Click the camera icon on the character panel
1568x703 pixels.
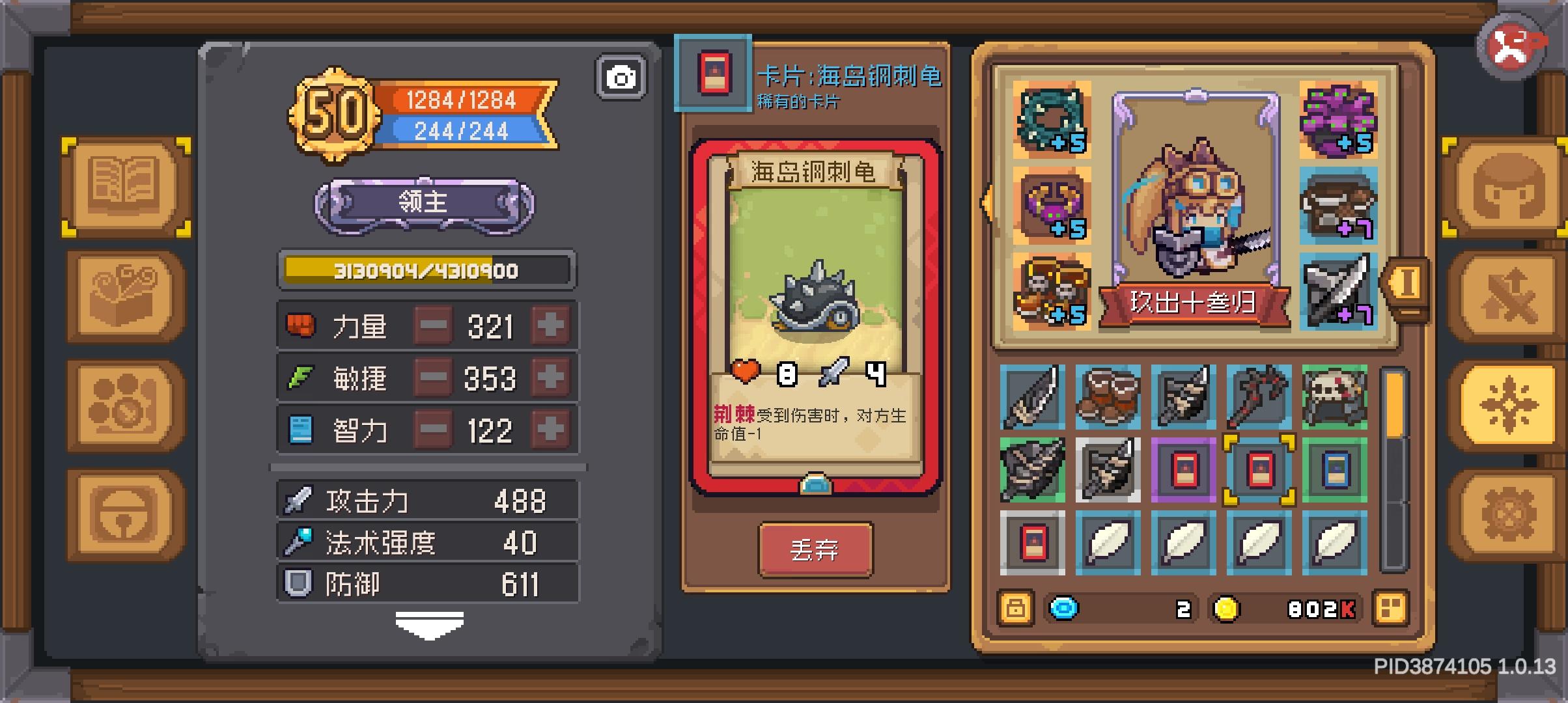tap(622, 77)
